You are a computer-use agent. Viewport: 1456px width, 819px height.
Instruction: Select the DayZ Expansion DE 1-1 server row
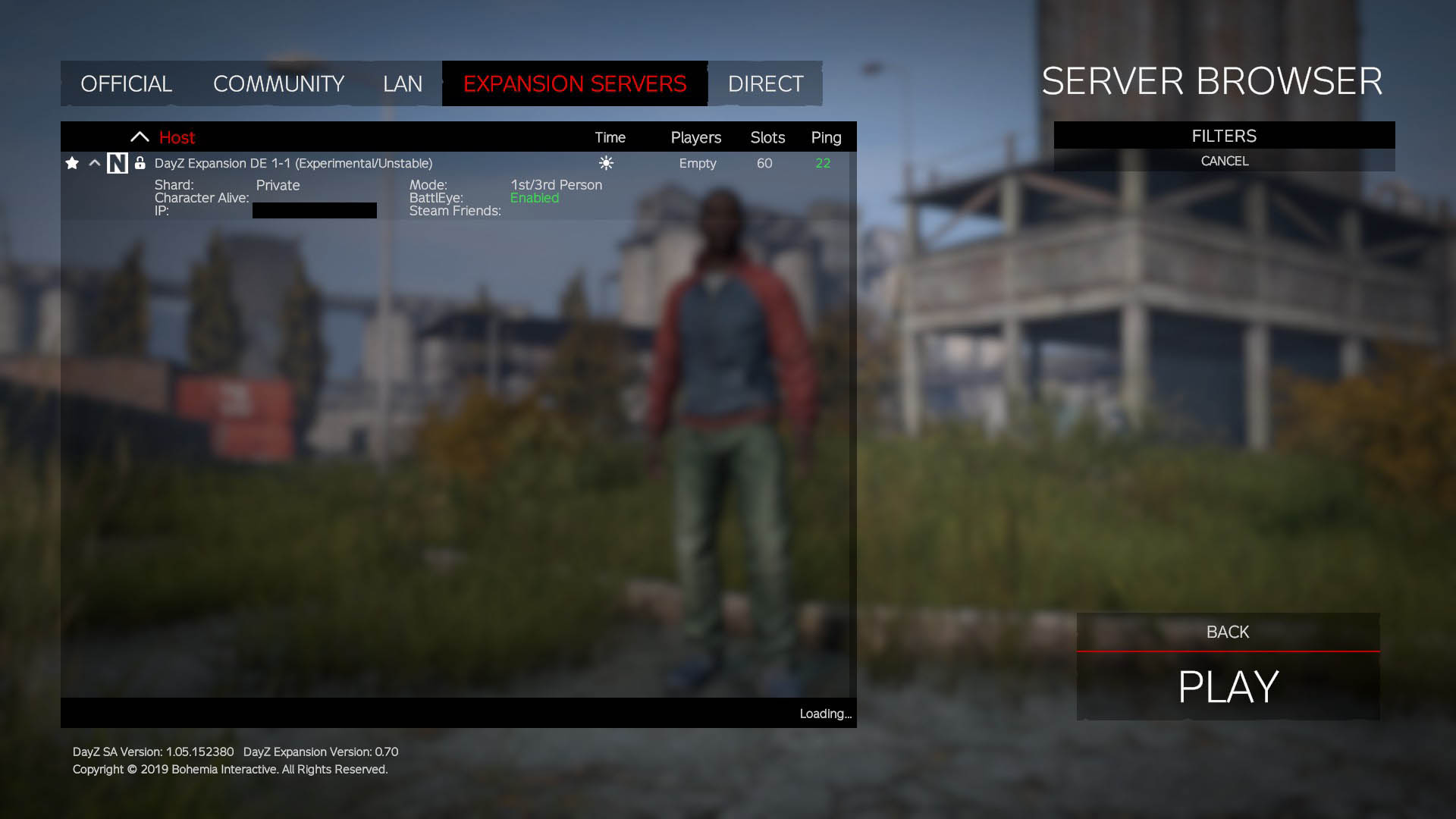point(293,163)
